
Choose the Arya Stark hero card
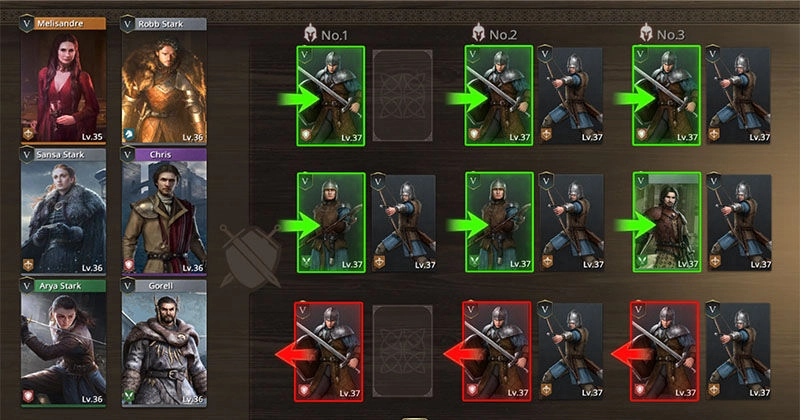[63, 342]
